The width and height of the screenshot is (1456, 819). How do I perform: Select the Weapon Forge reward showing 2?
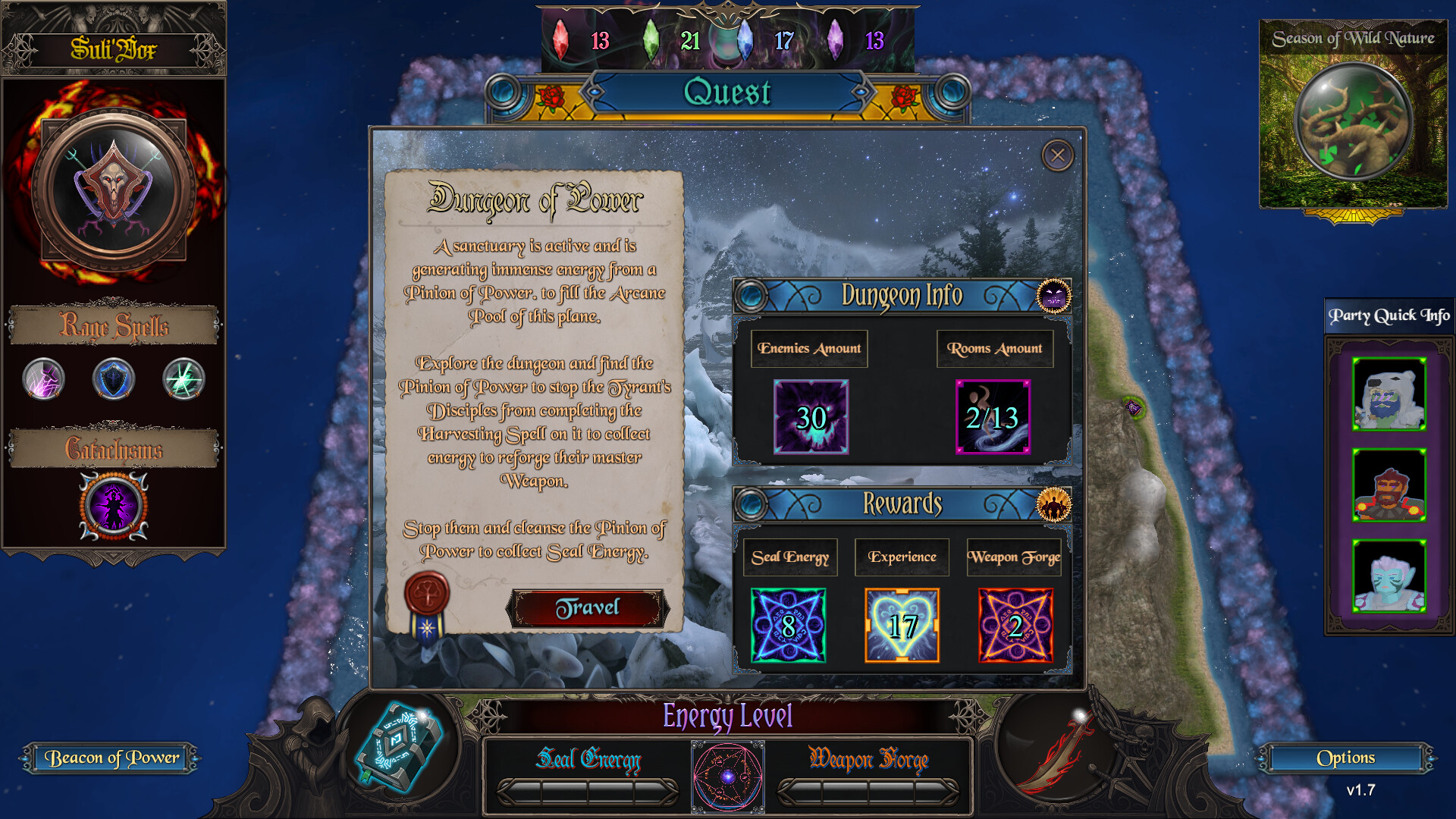coord(1014,626)
